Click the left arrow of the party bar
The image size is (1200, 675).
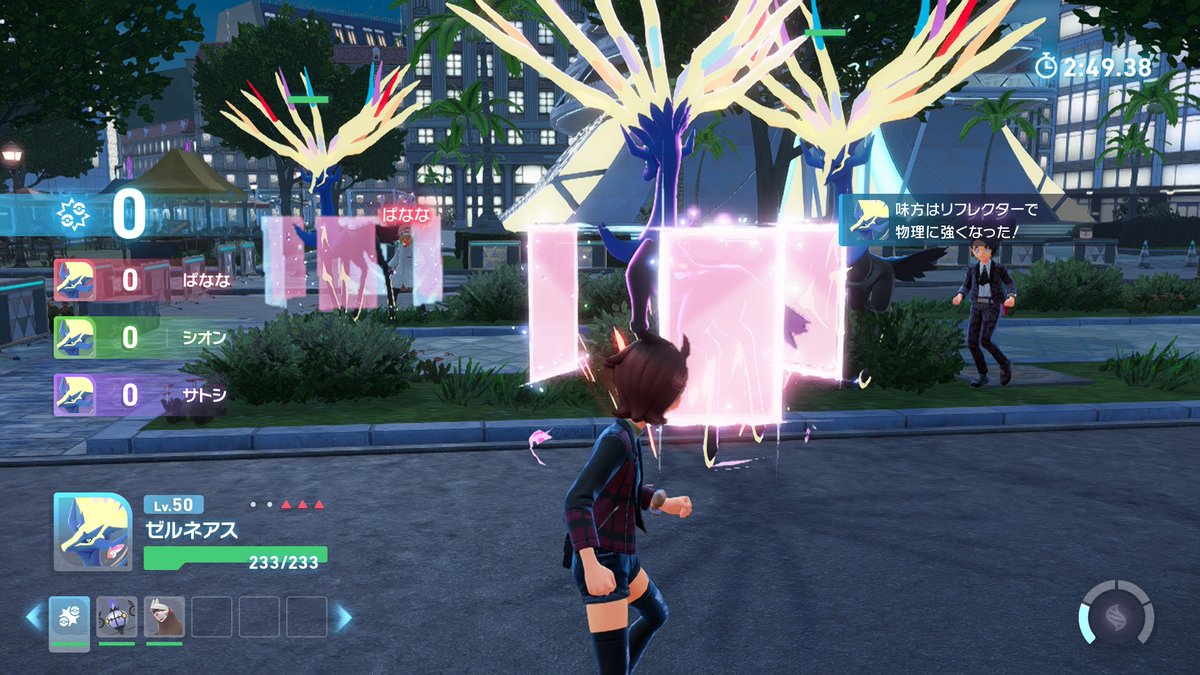[x=34, y=617]
